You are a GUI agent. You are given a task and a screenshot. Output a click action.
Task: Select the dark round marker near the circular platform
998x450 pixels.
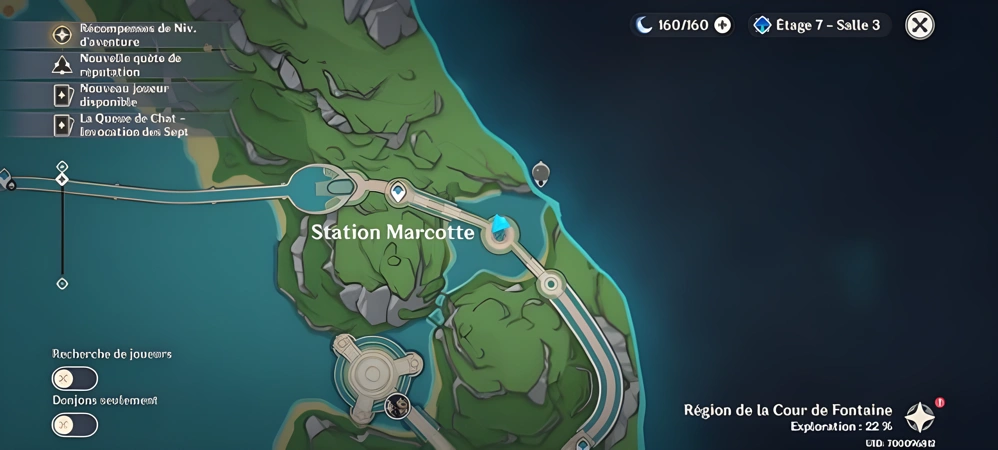click(397, 405)
